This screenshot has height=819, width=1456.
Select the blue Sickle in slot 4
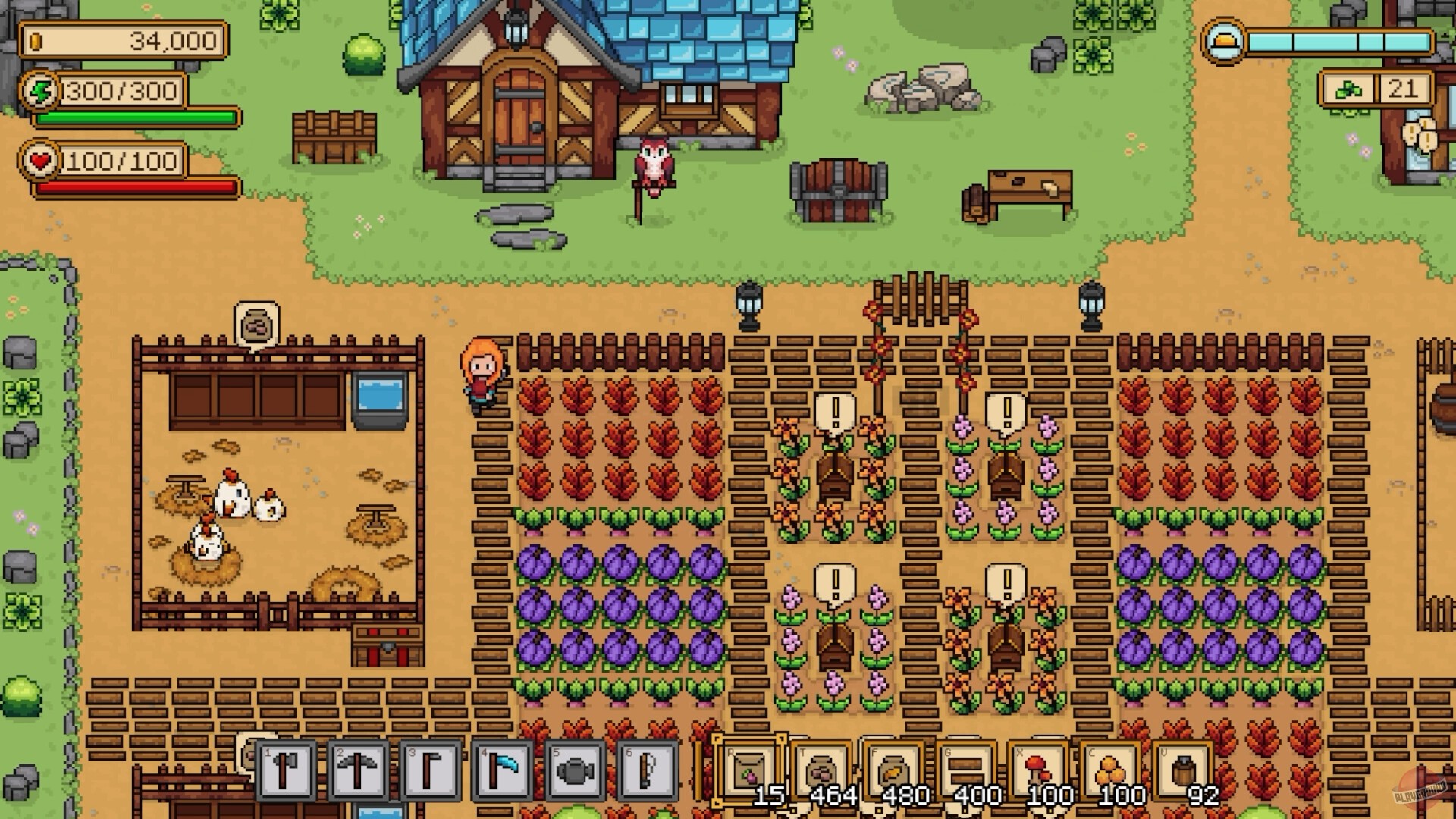504,768
